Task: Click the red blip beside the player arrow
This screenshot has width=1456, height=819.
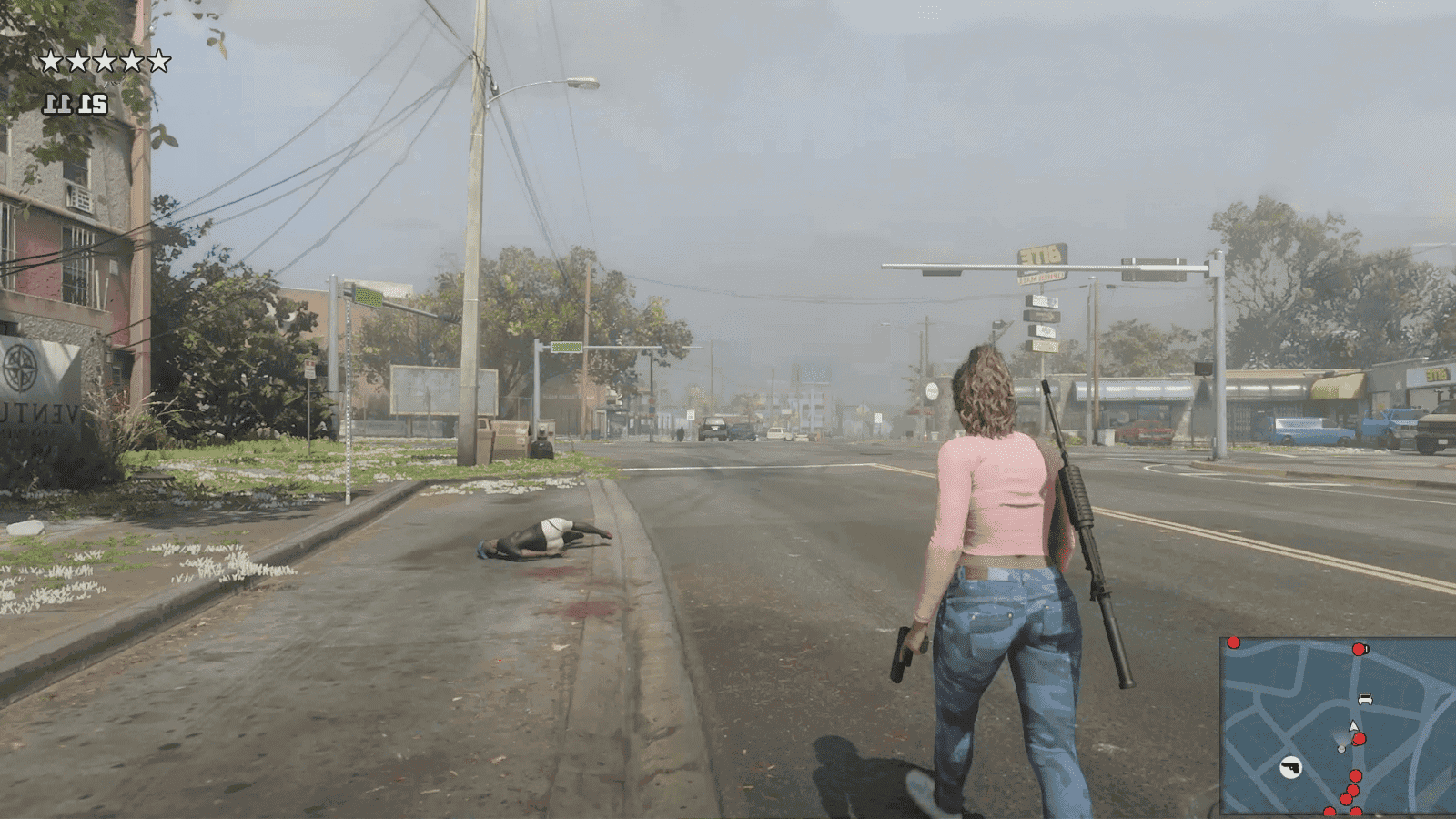Action: pos(1359,738)
